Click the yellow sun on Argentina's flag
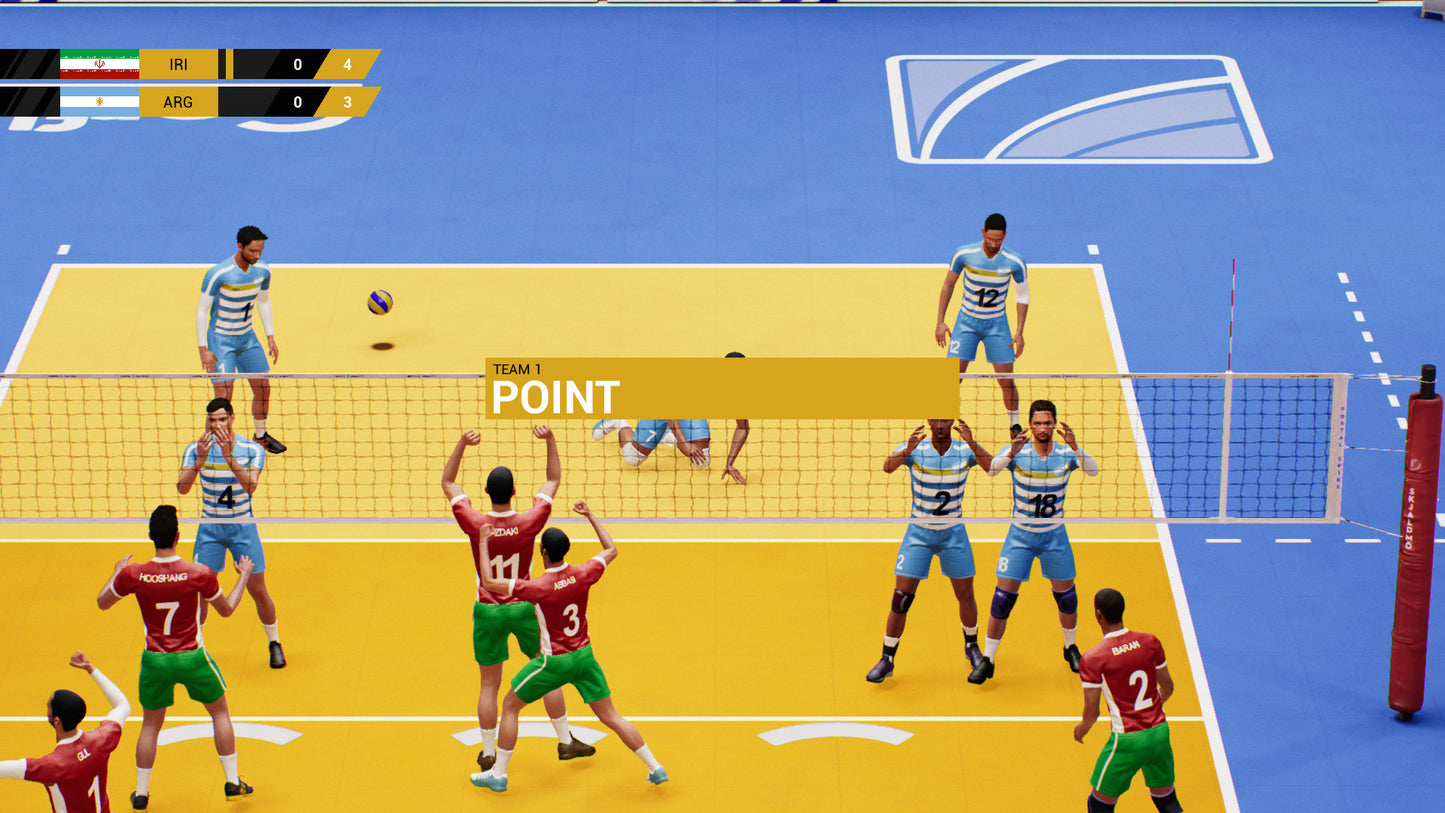Viewport: 1445px width, 813px height. click(101, 101)
